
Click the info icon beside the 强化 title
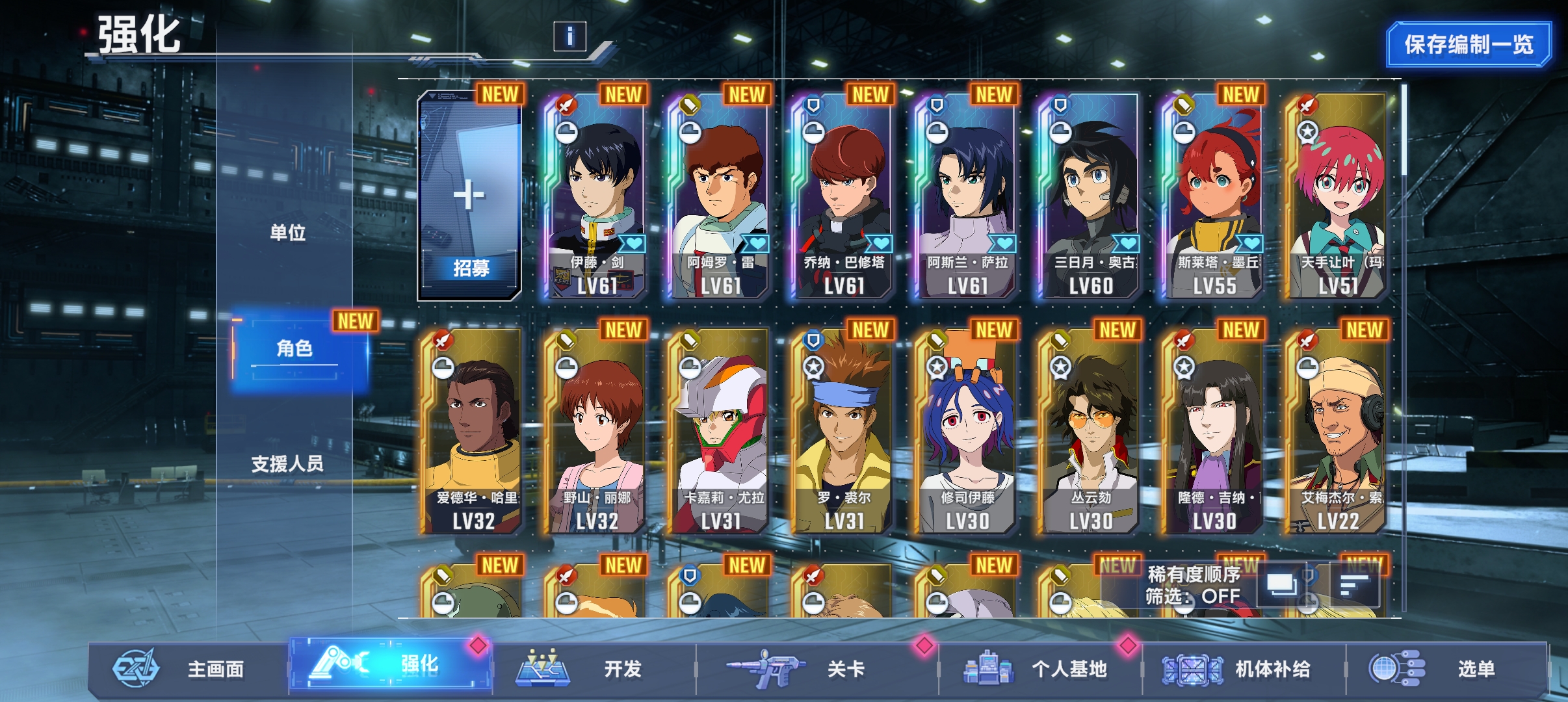point(569,36)
